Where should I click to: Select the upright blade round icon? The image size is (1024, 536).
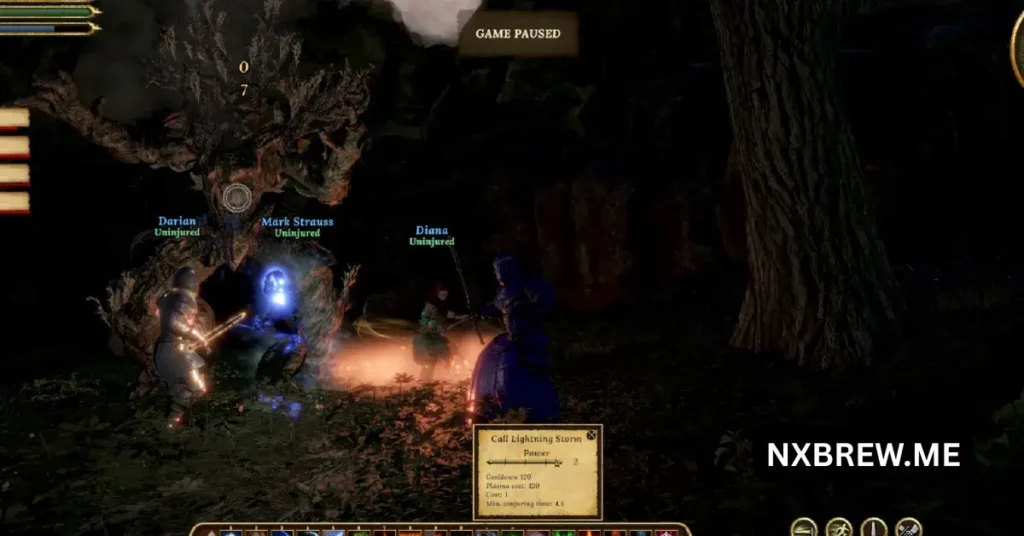[874, 527]
